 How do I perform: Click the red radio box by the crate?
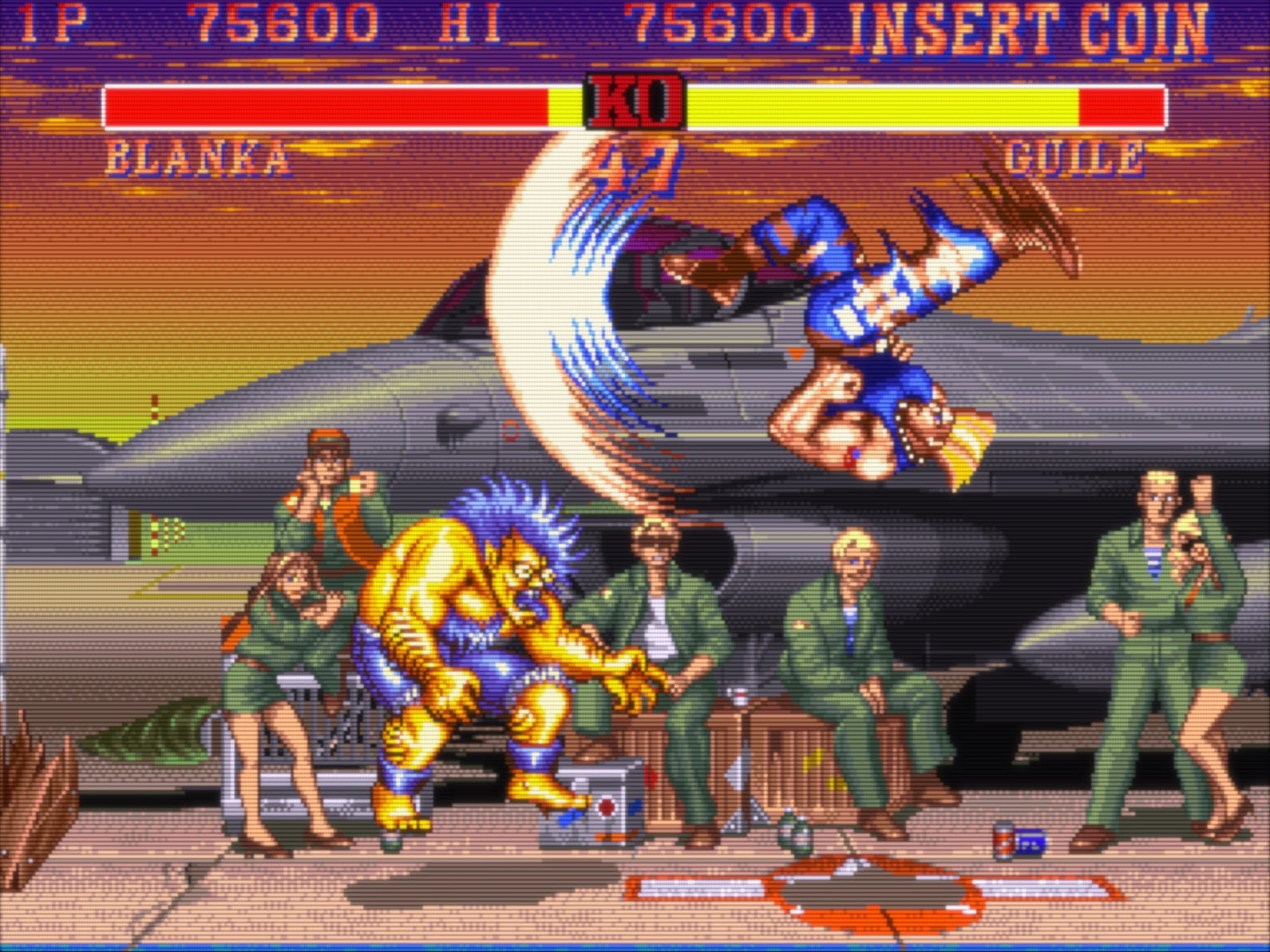tap(603, 806)
